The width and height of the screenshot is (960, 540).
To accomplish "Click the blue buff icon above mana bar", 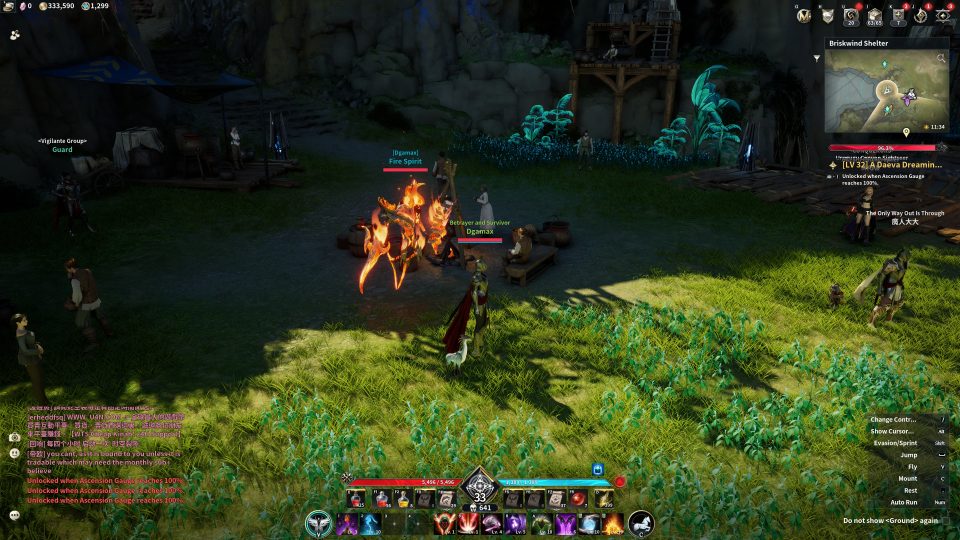I will (599, 468).
